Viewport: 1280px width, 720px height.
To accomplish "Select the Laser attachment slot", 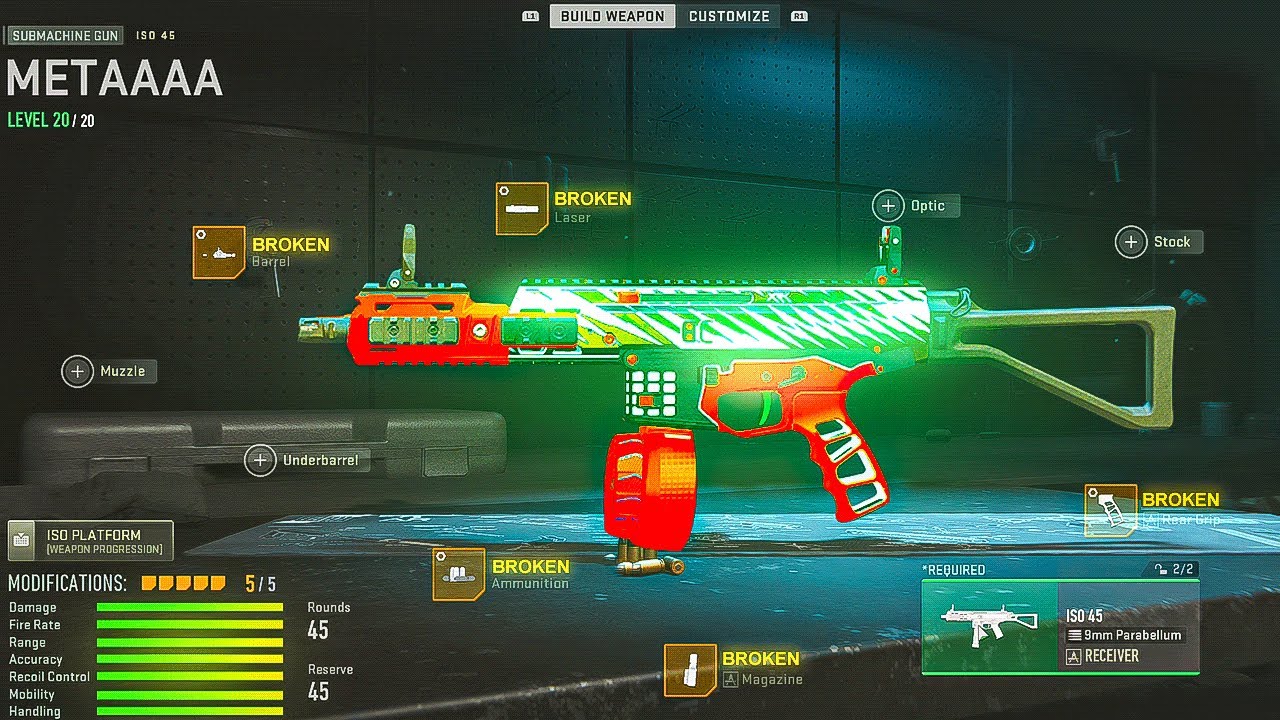I will [522, 208].
